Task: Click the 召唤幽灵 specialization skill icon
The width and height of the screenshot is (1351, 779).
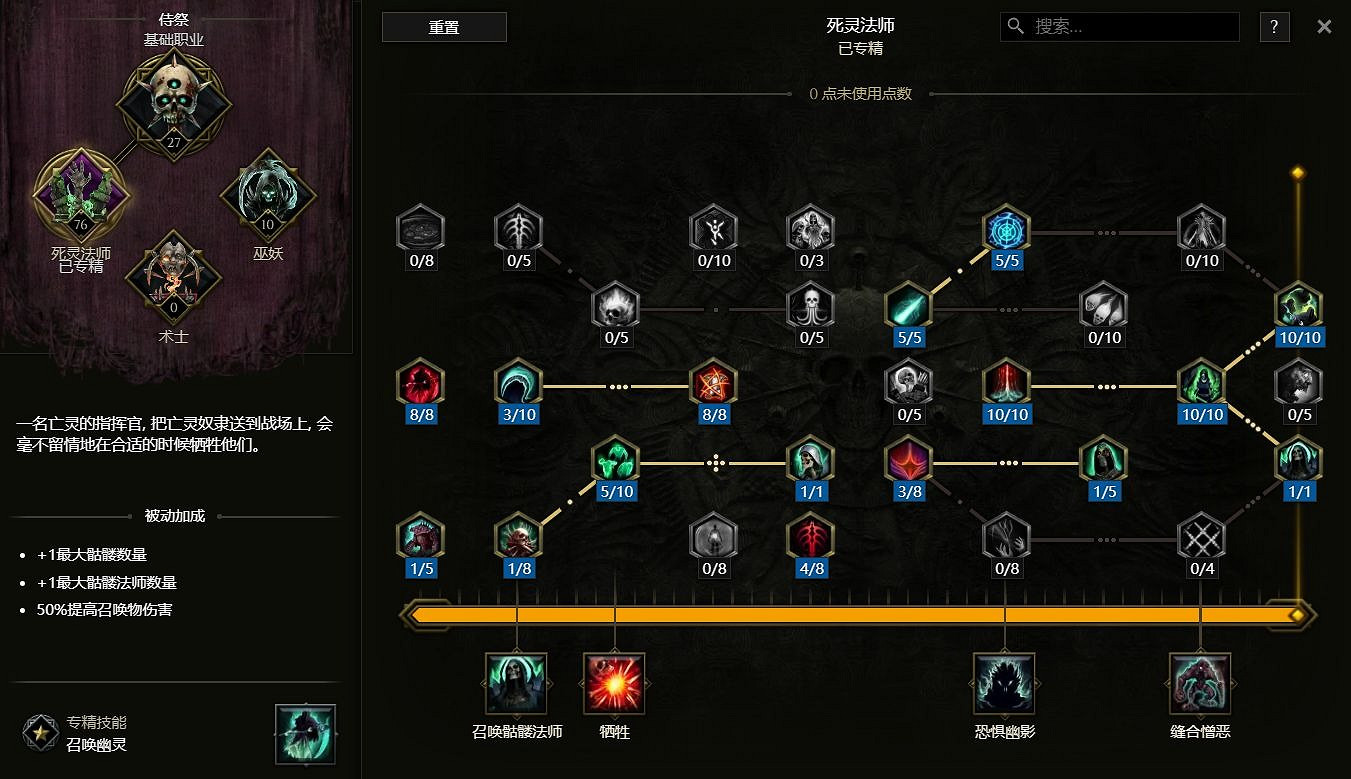Action: click(x=305, y=733)
